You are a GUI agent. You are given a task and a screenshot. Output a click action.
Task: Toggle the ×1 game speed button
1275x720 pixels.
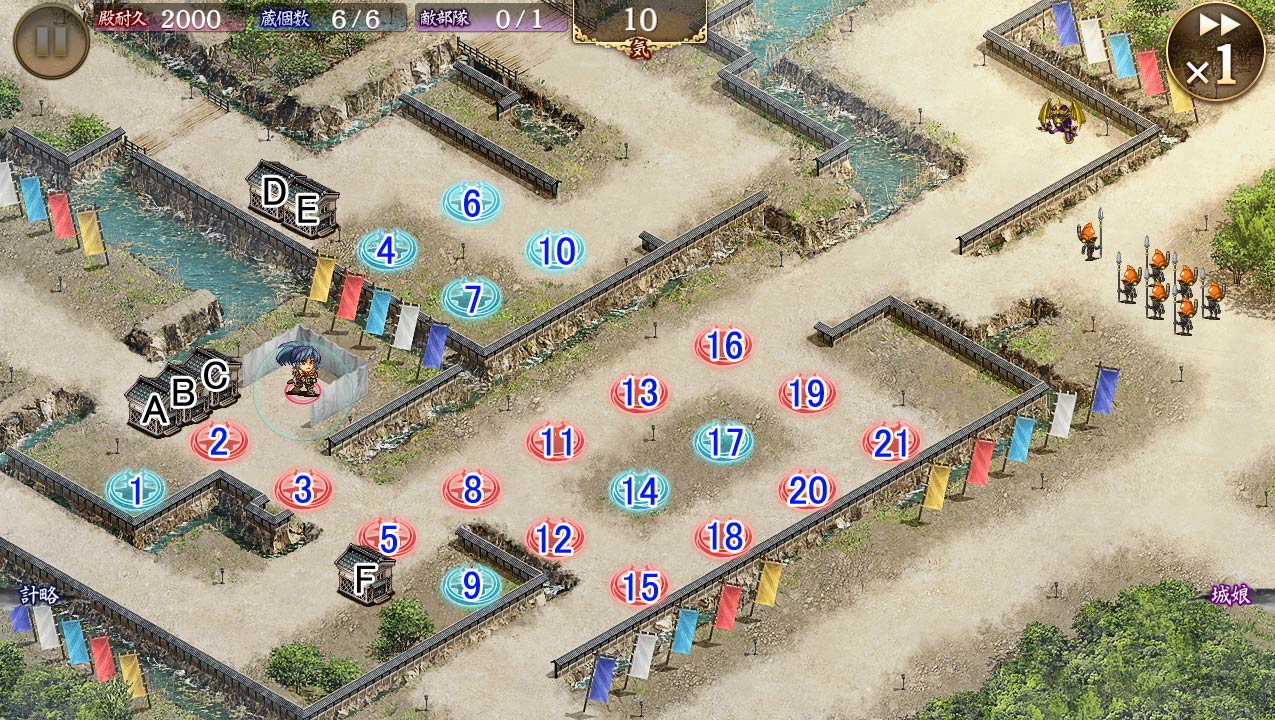1215,52
